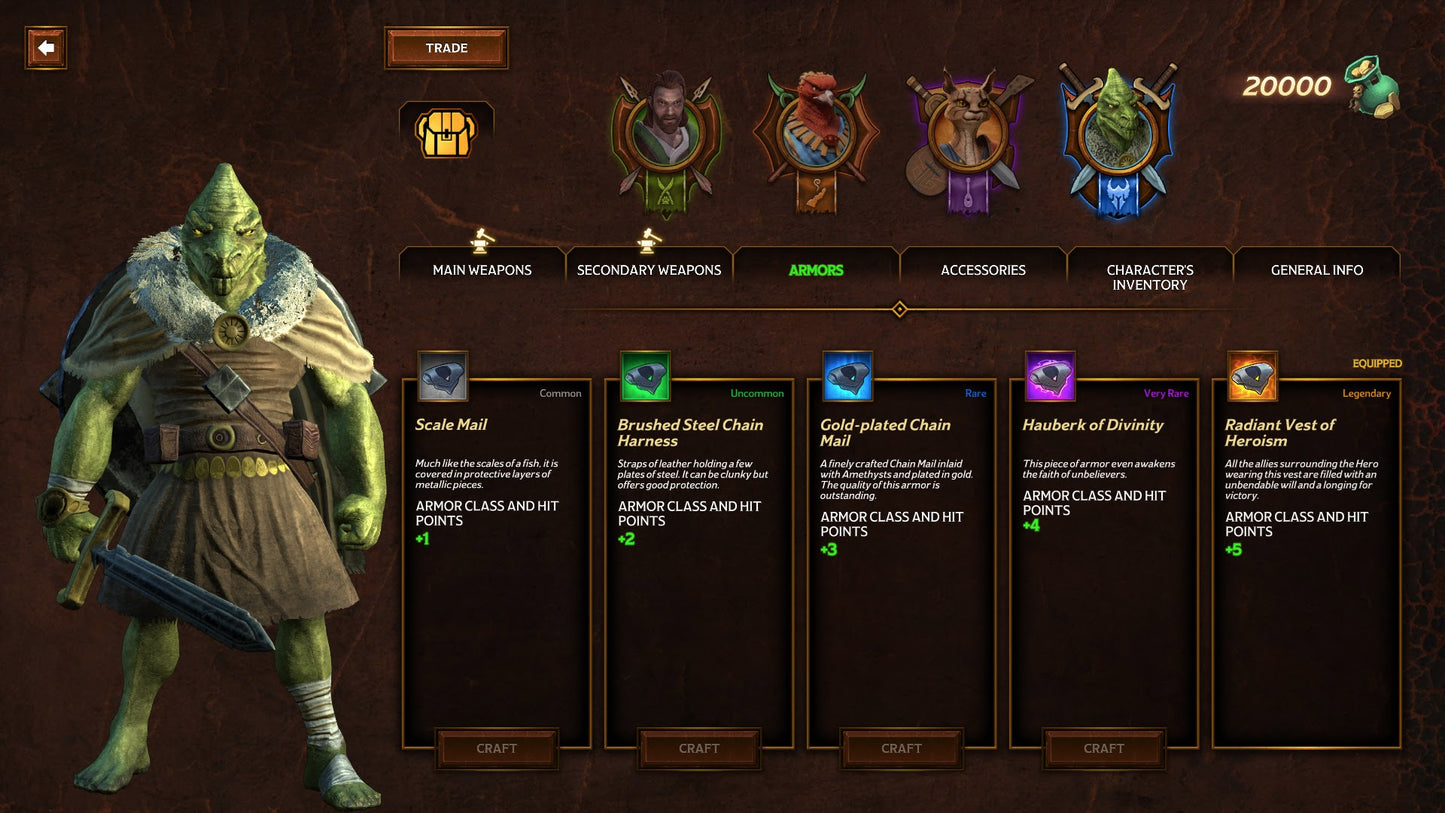Open the Secondary Weapons tab
This screenshot has width=1445, height=813.
(649, 270)
